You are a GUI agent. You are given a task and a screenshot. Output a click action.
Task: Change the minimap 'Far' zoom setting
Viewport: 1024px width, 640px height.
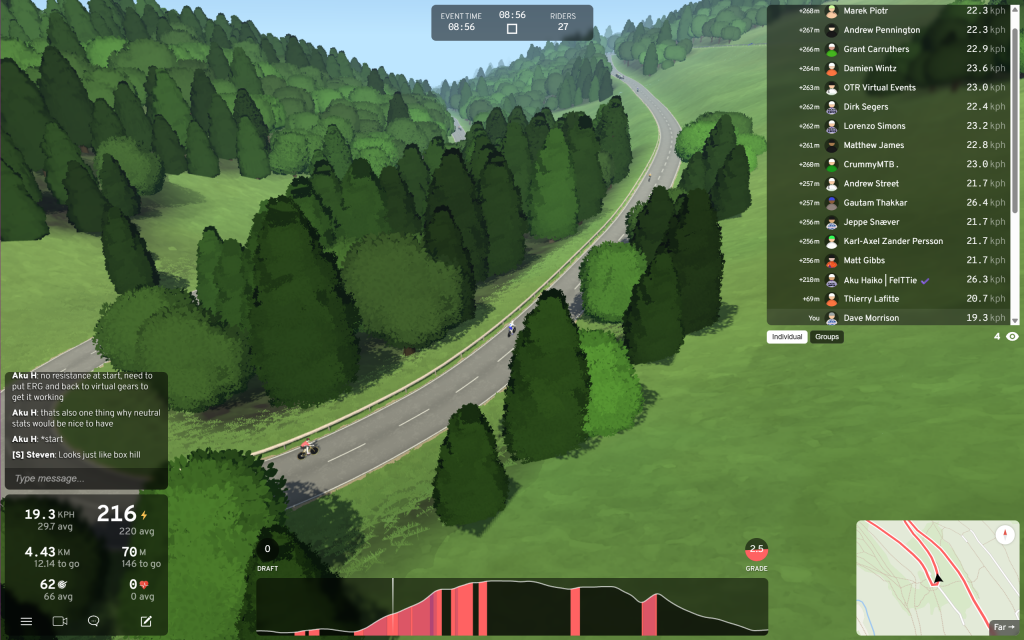(x=1003, y=627)
